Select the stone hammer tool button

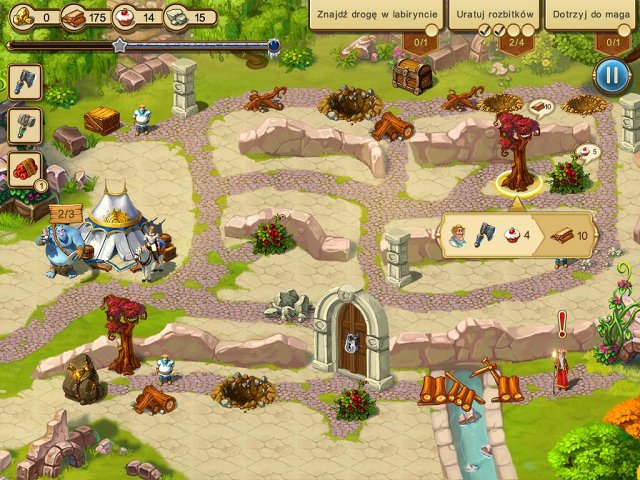[x=24, y=125]
